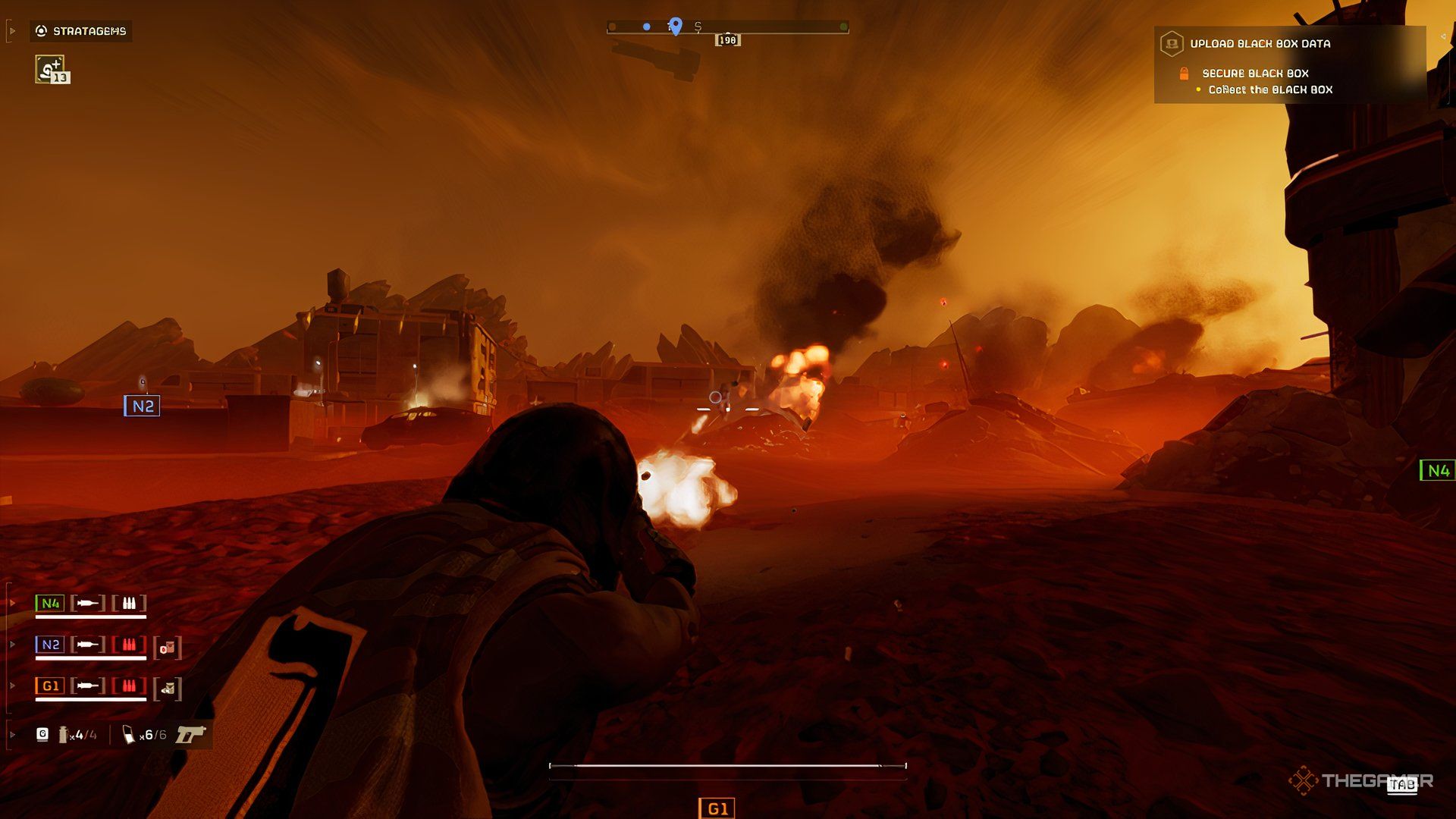Select the resupply stratagem icon showing 13 uses

51,70
